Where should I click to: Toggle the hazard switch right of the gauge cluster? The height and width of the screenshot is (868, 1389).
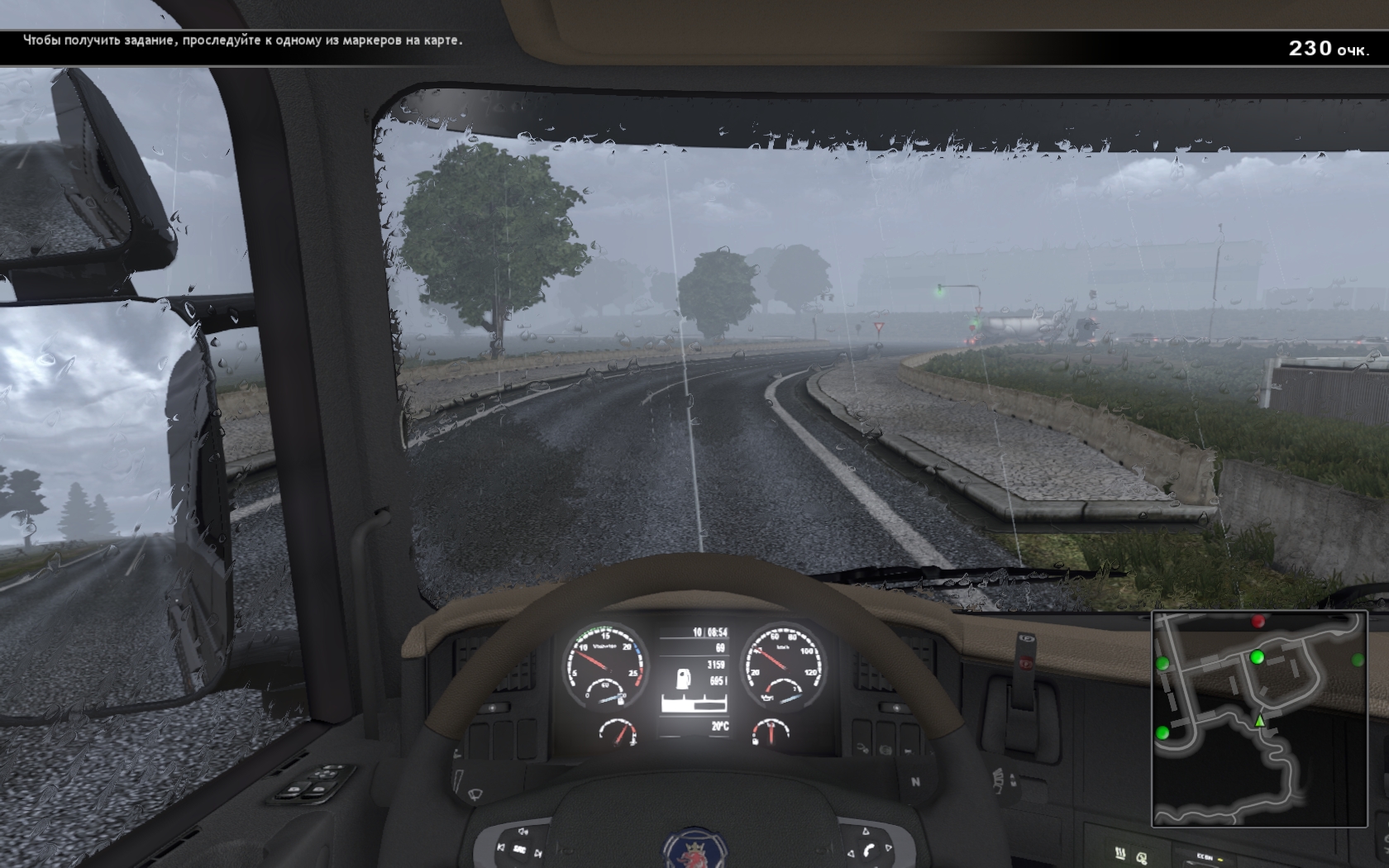pyautogui.click(x=895, y=708)
